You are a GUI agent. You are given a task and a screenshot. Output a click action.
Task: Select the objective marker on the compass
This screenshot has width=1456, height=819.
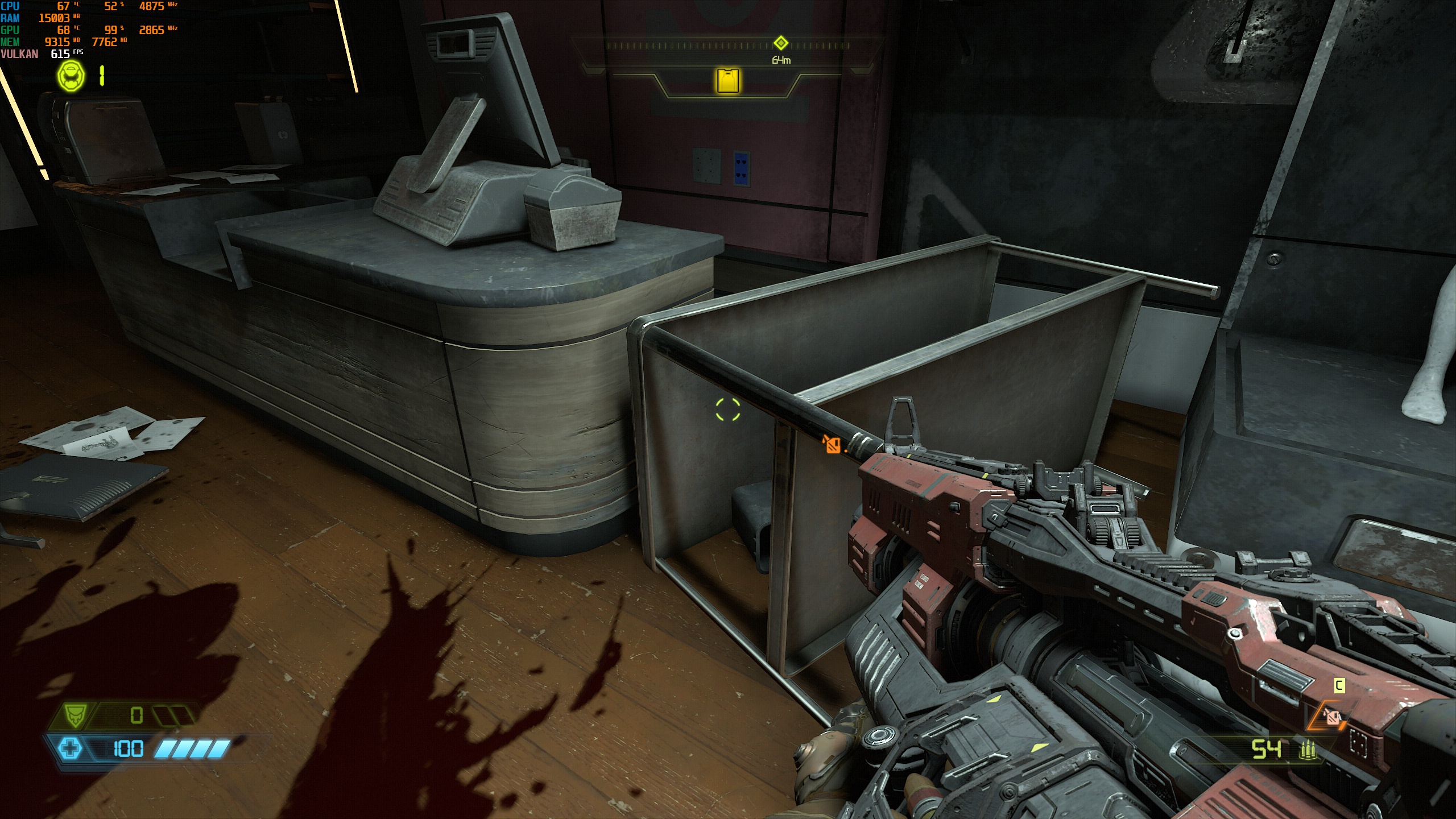point(781,43)
